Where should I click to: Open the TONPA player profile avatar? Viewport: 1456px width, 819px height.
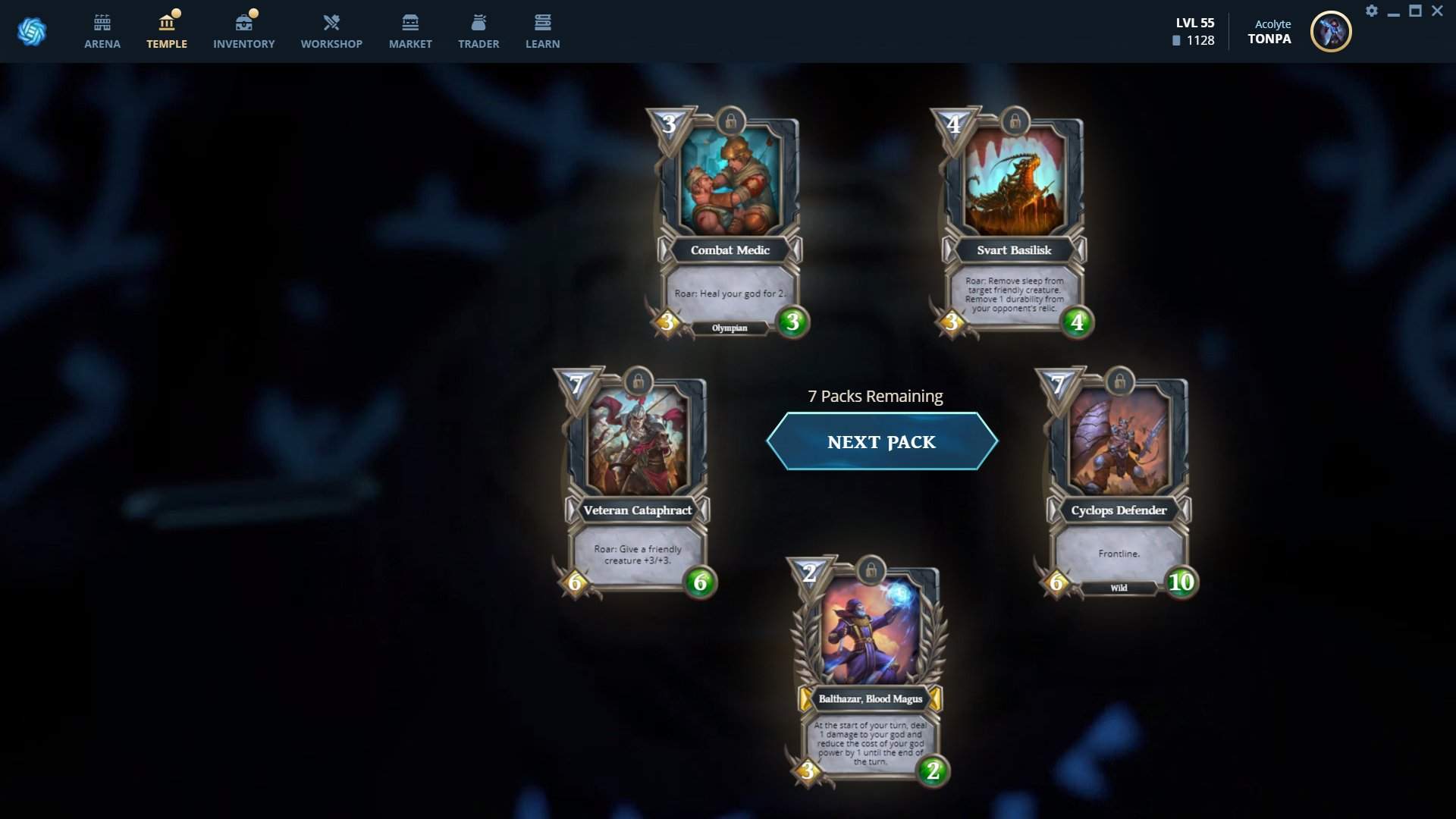coord(1331,32)
